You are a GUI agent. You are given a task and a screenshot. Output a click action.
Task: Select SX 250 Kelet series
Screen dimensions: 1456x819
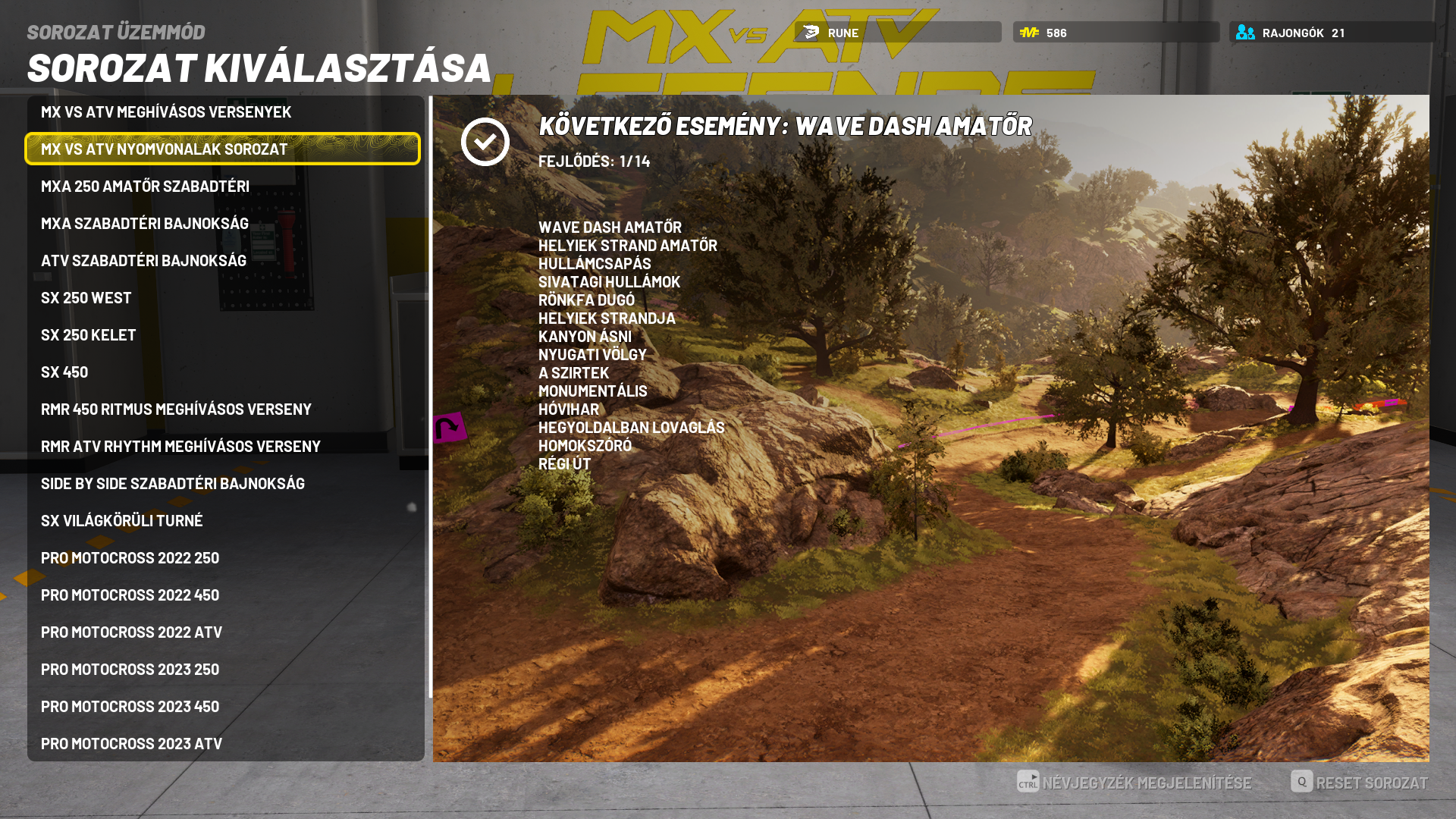pos(89,335)
